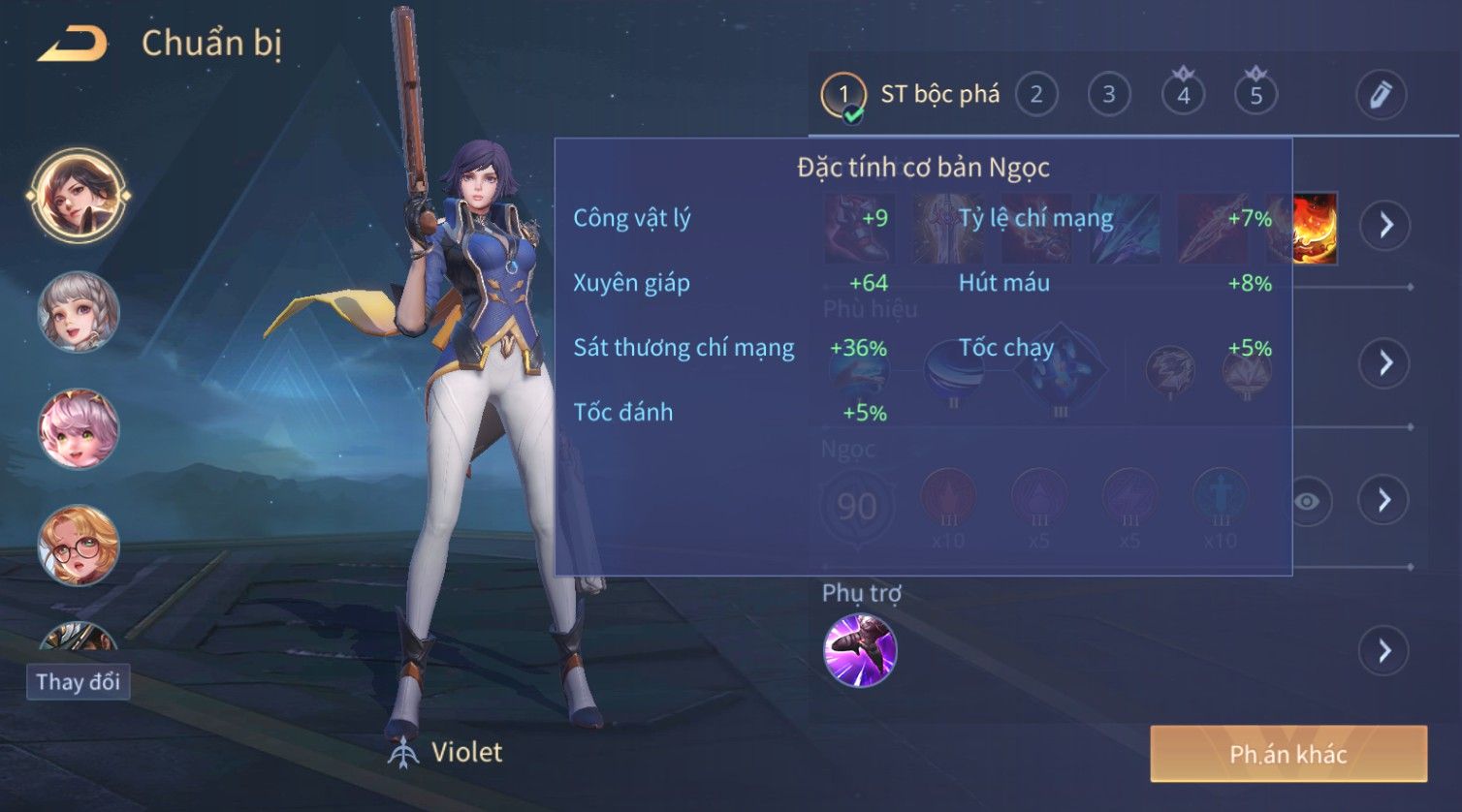
Task: Toggle the gem details eye icon
Action: click(1307, 501)
